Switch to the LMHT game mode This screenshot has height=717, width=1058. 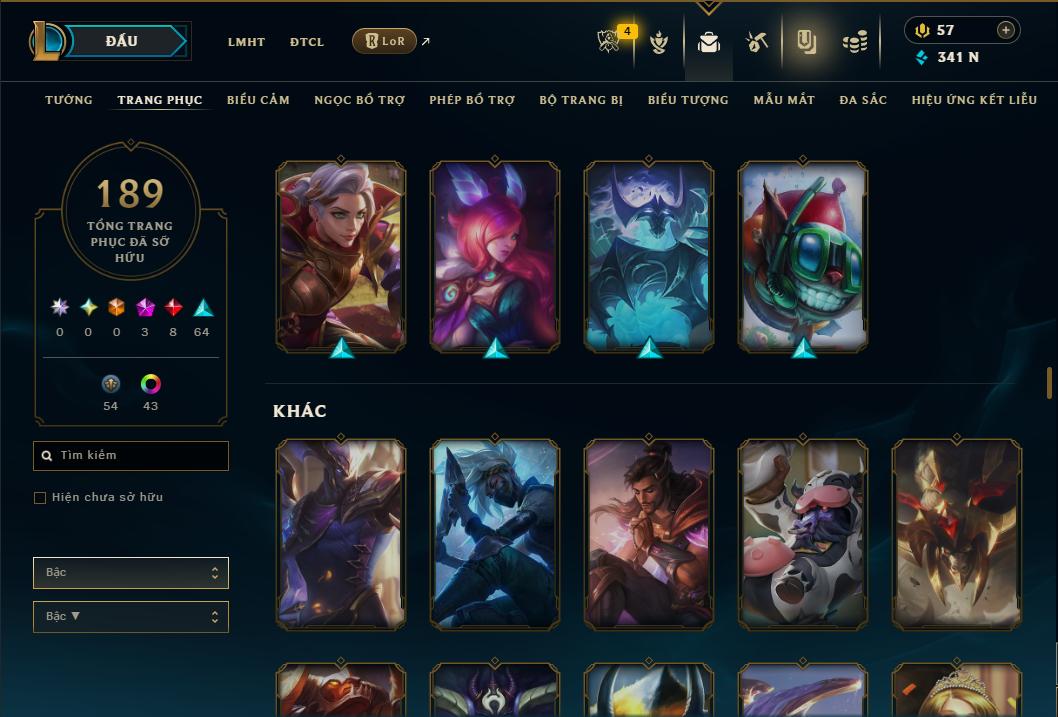click(x=246, y=42)
